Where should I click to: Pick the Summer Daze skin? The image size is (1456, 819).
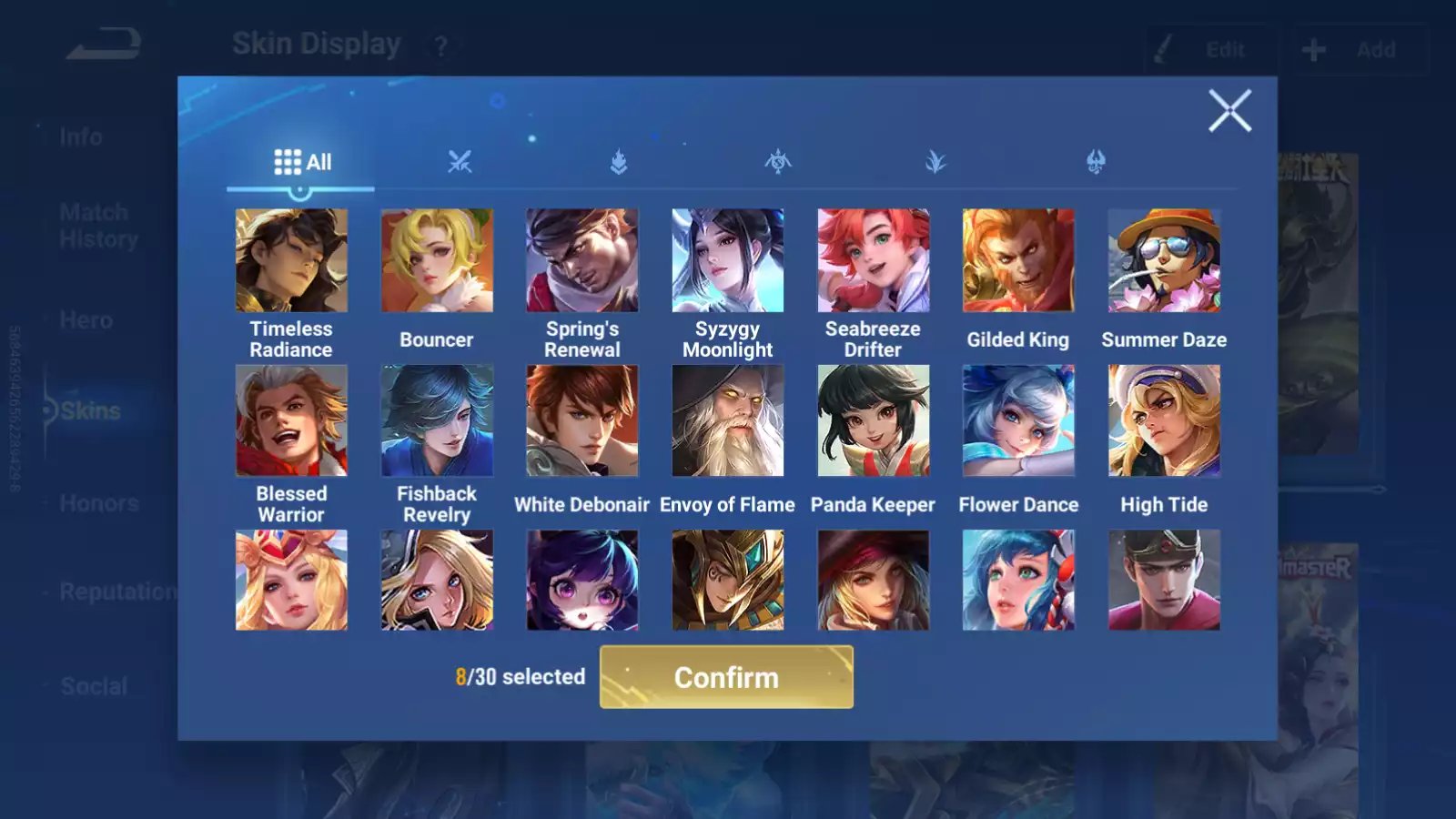tap(1164, 261)
